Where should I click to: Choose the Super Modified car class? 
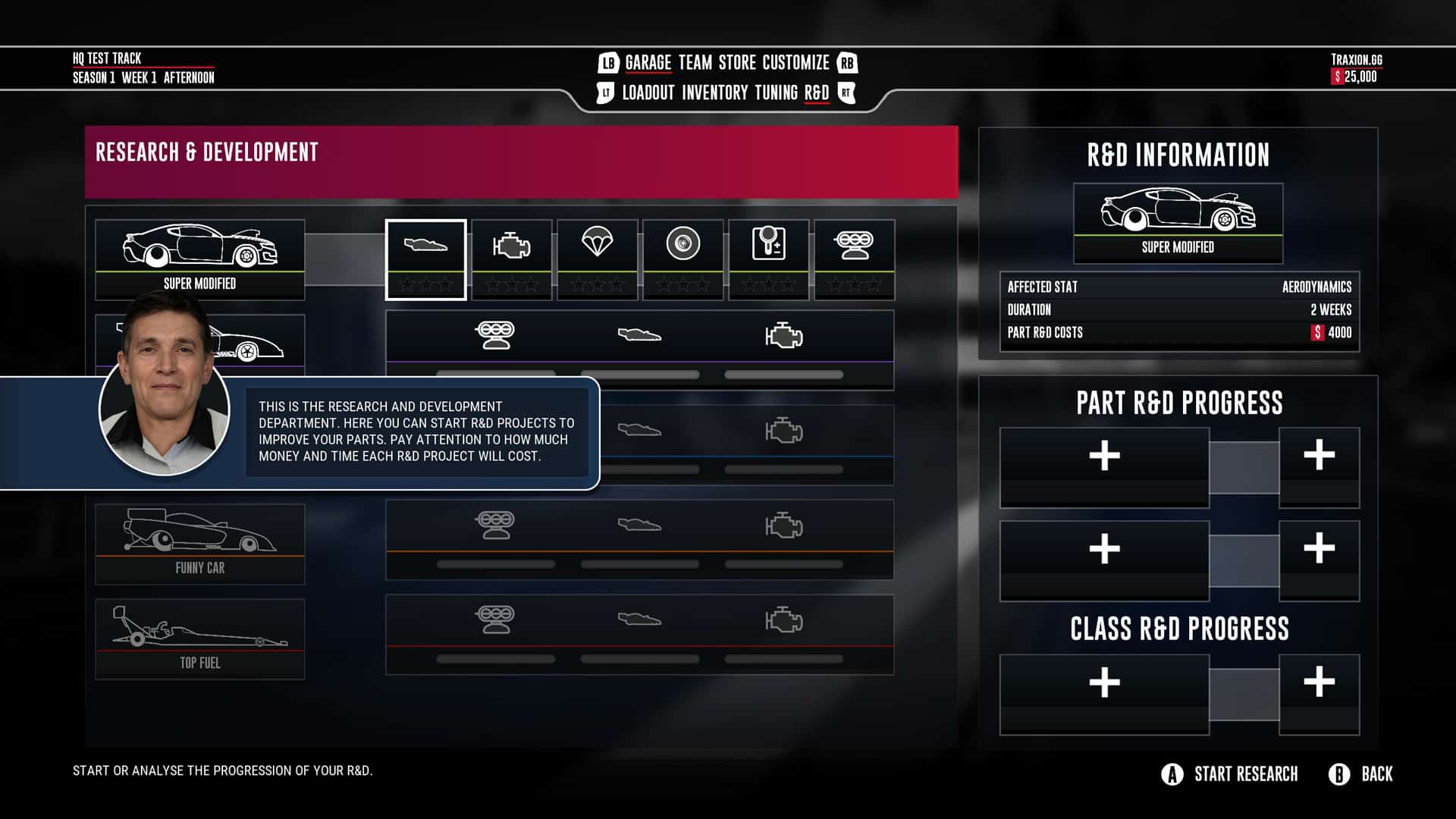[200, 259]
